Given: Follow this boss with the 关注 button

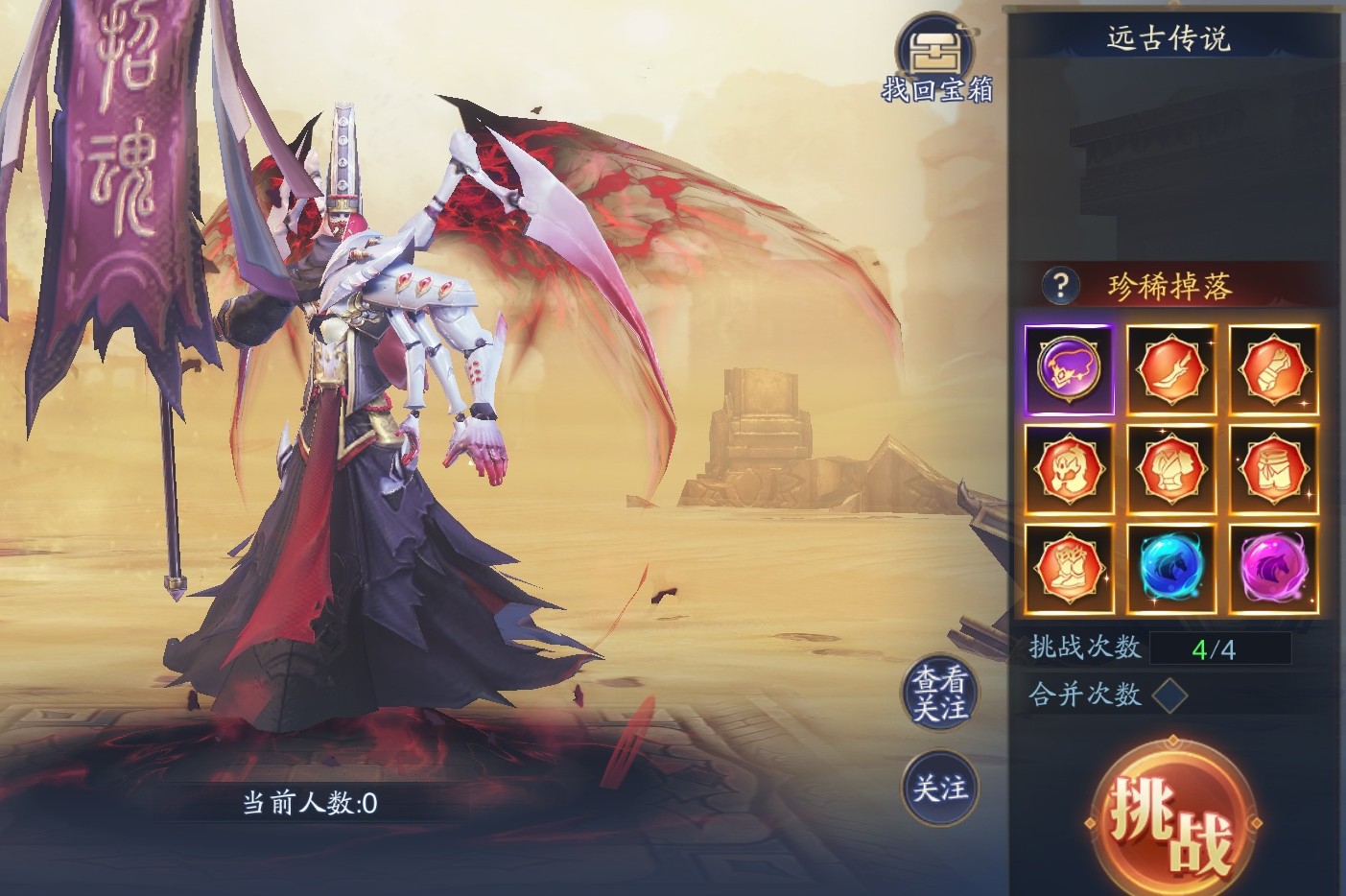Looking at the screenshot, I should click(939, 789).
